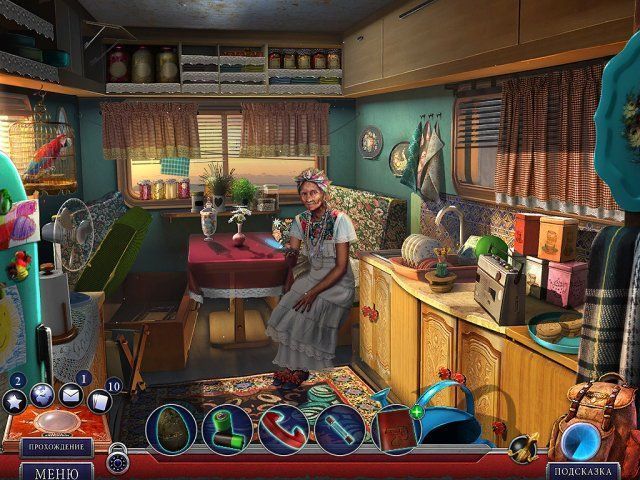The width and height of the screenshot is (640, 480).
Task: Select the fuse inventory item
Action: 340,428
